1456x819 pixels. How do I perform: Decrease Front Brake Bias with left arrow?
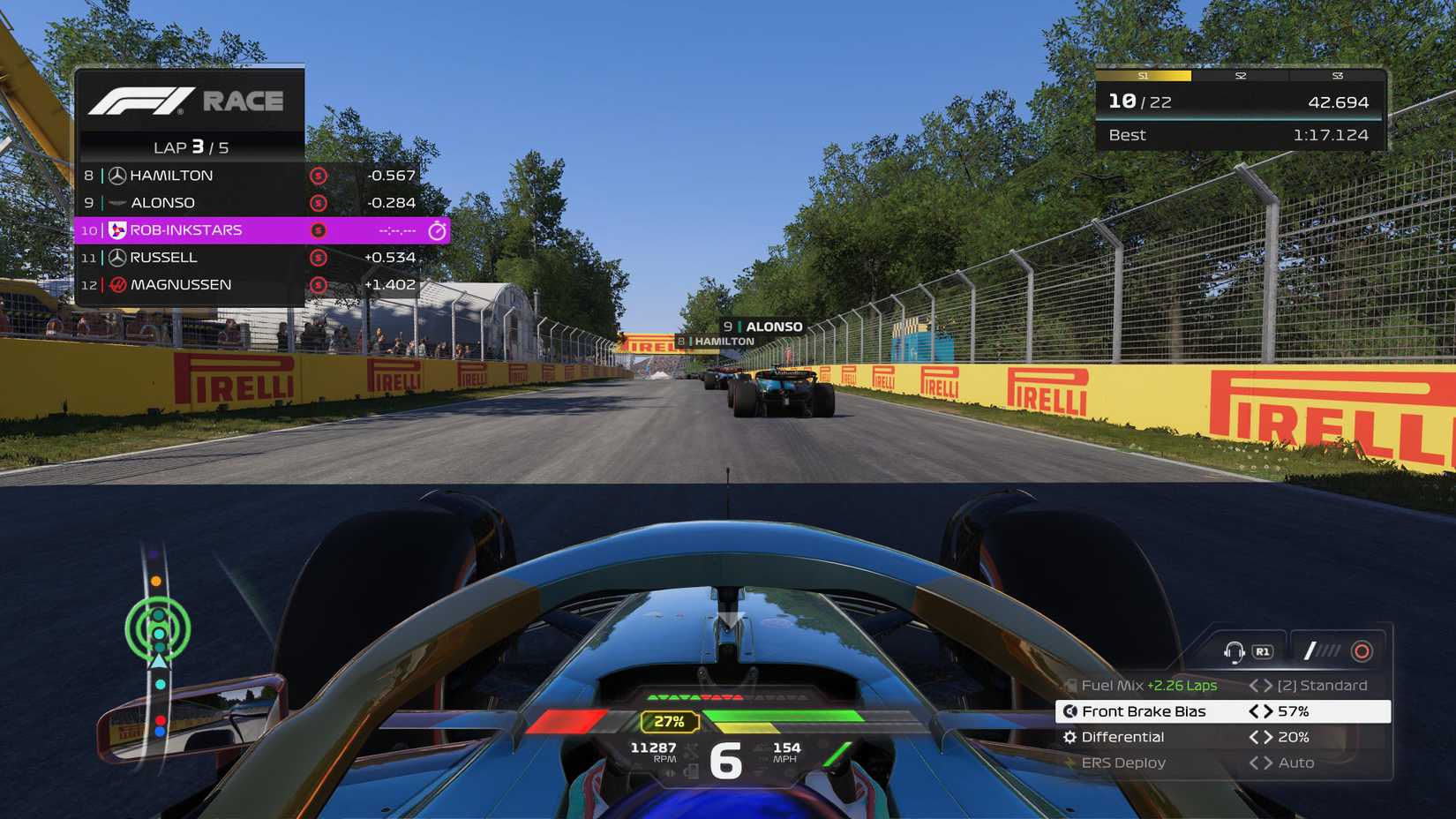tap(1253, 711)
